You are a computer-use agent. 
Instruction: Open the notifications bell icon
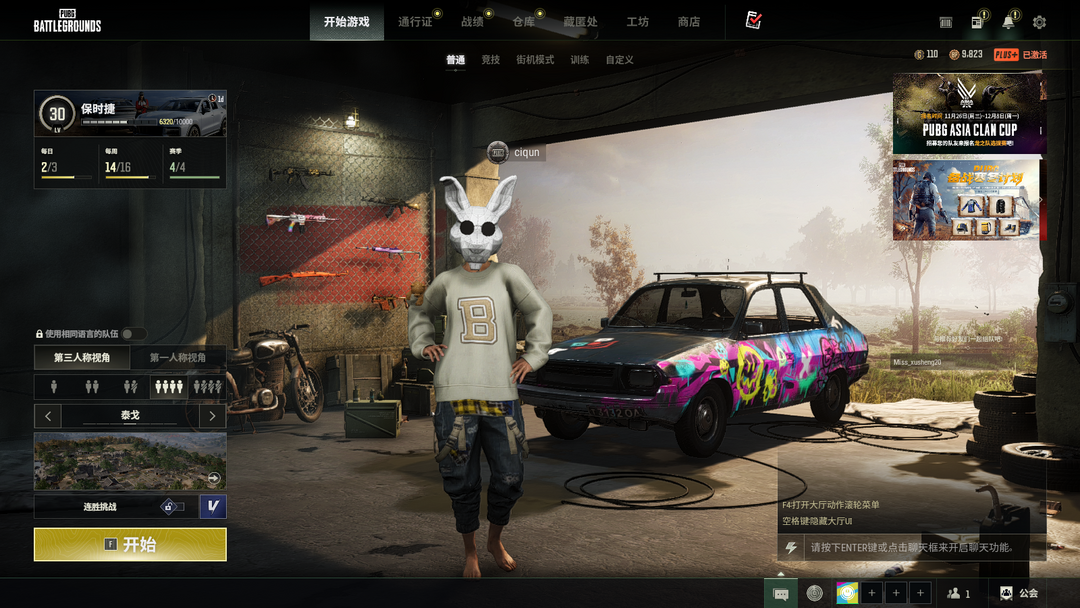pyautogui.click(x=1008, y=22)
